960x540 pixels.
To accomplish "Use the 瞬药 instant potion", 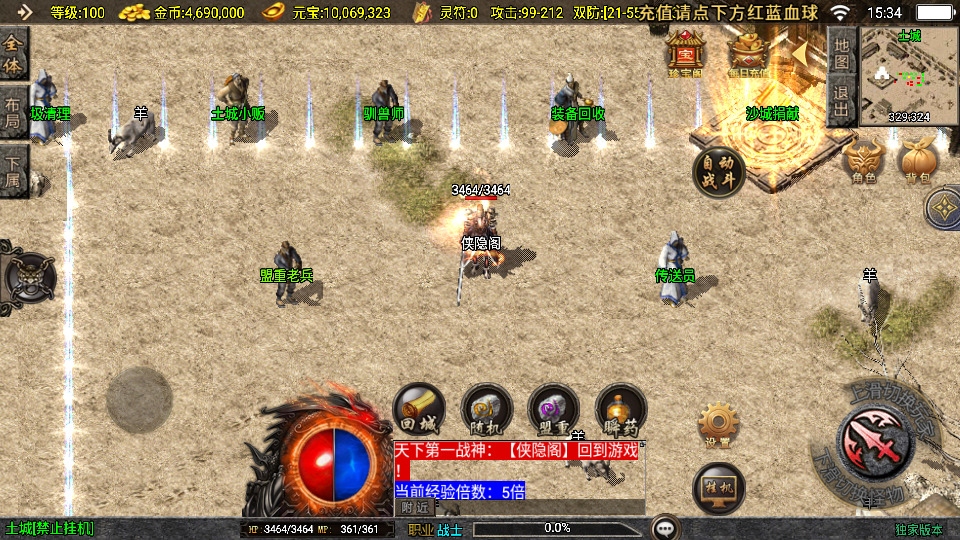I will coord(621,410).
